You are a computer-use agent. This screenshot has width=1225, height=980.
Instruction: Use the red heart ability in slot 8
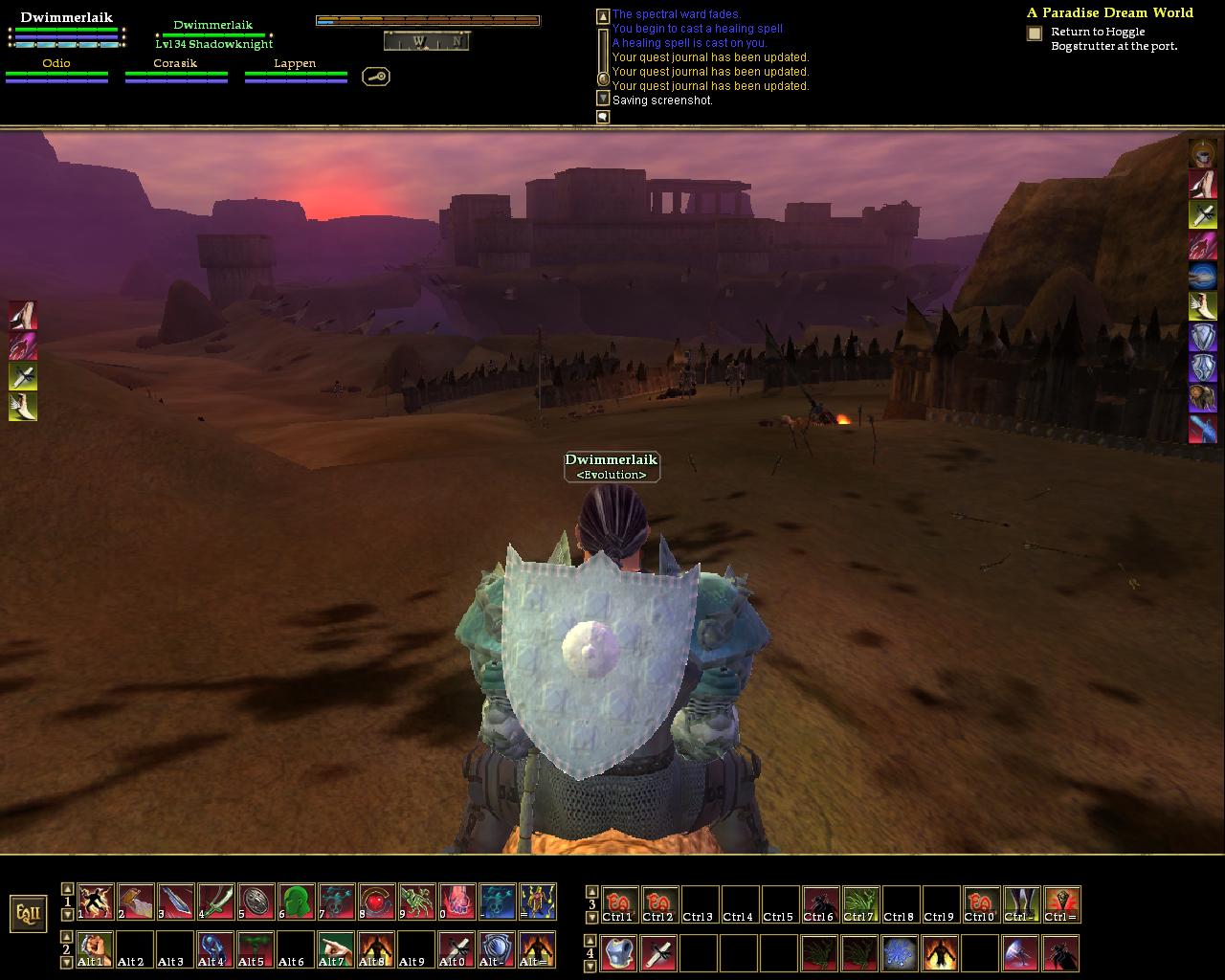(x=377, y=902)
